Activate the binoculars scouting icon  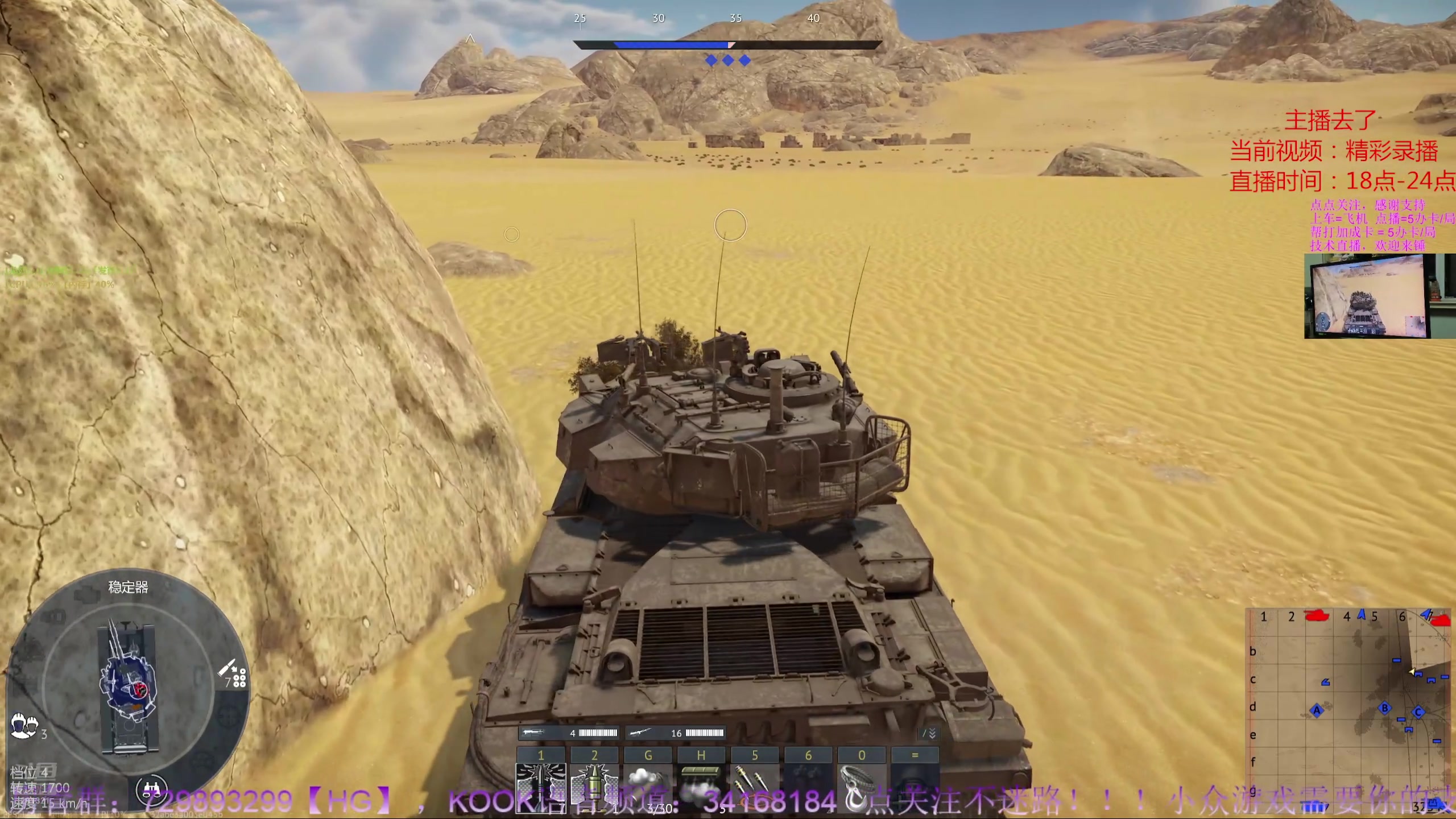click(x=151, y=788)
